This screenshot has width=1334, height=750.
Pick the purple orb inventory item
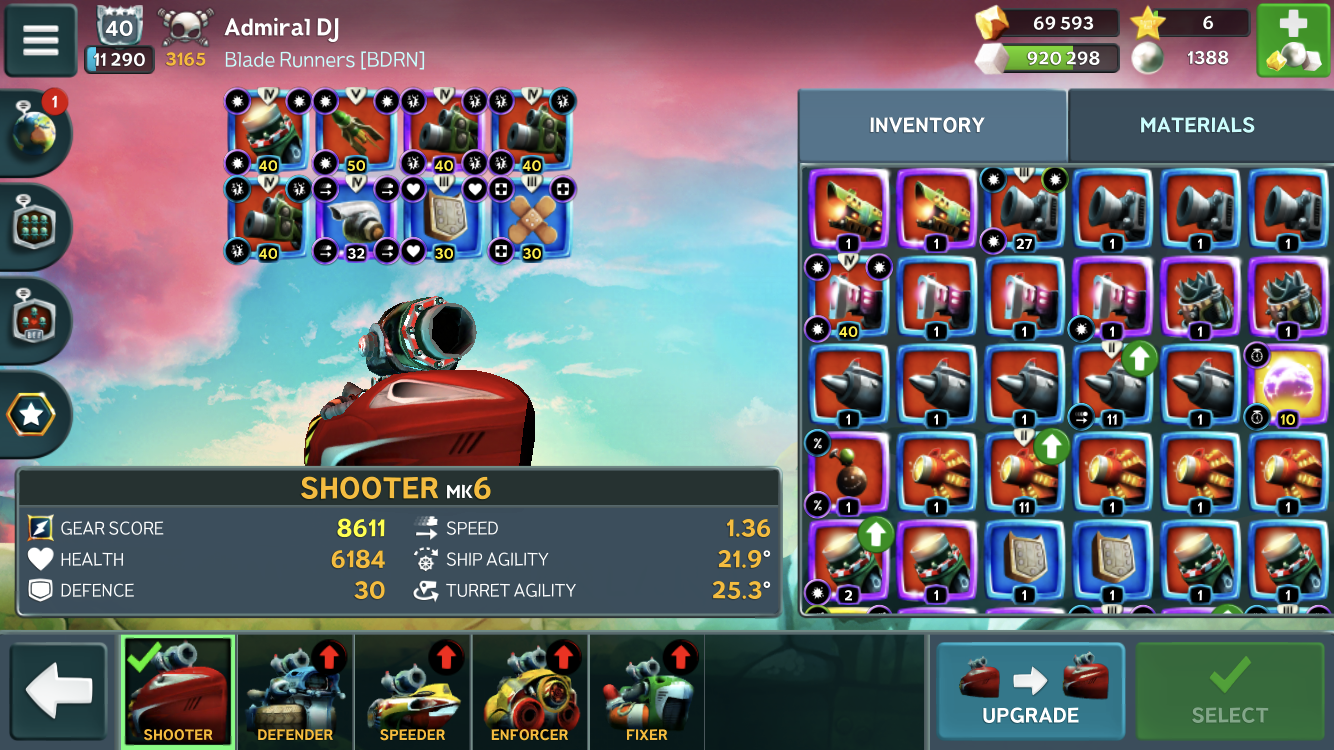click(x=1288, y=386)
